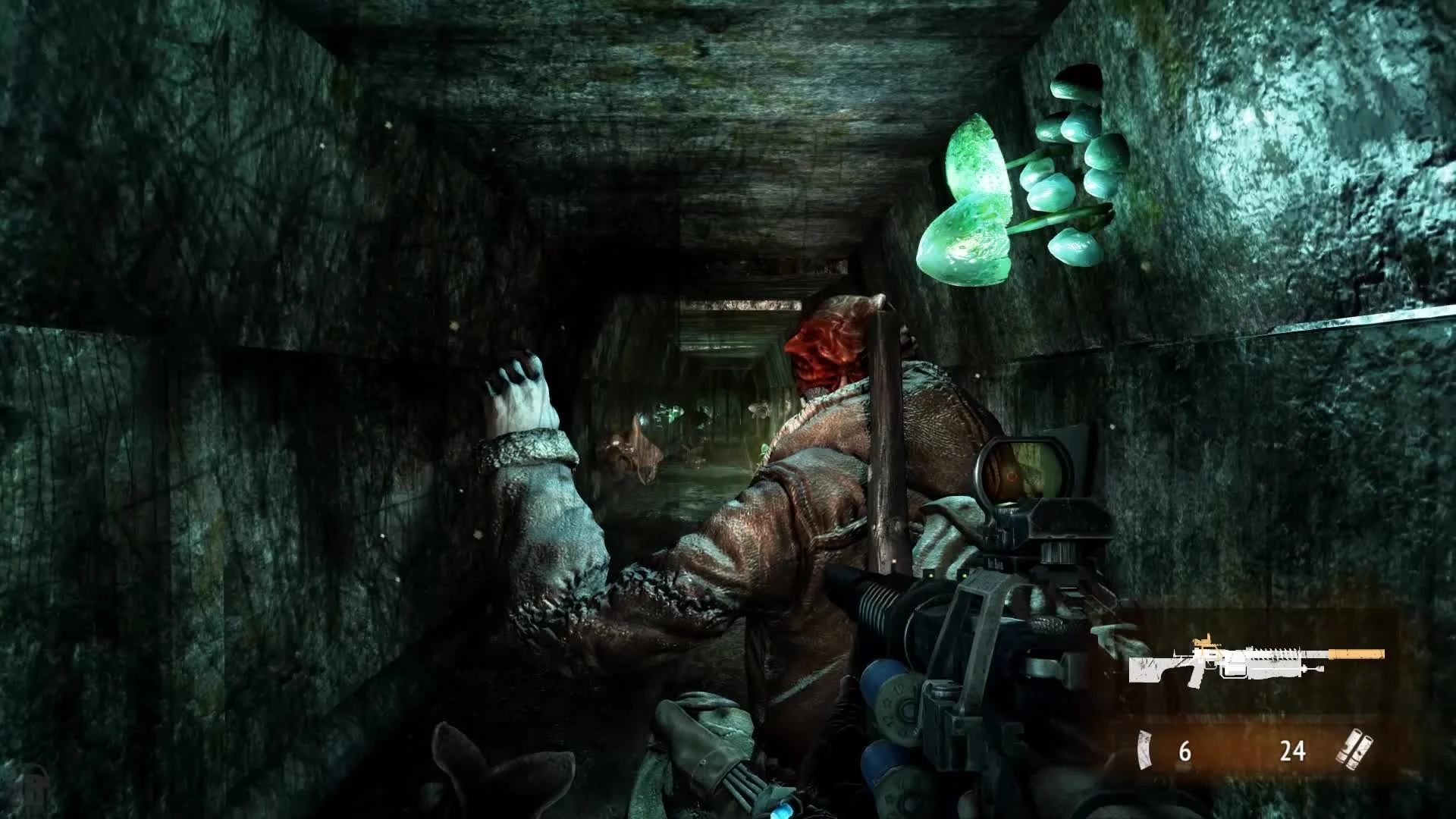Toggle focus on the glowing red dot reticle

(x=1011, y=477)
